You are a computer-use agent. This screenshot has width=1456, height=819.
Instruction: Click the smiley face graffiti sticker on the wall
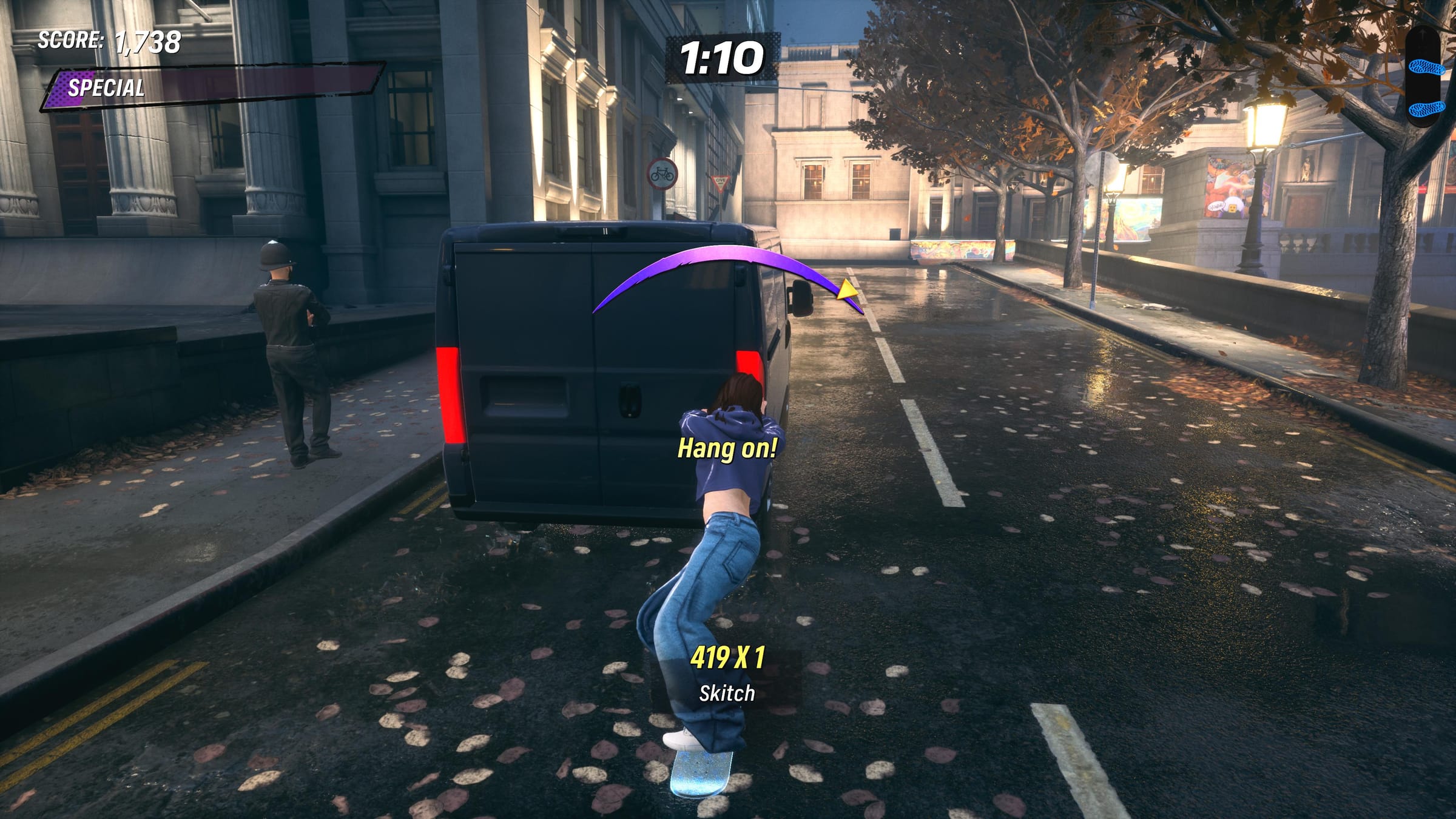click(x=1232, y=208)
